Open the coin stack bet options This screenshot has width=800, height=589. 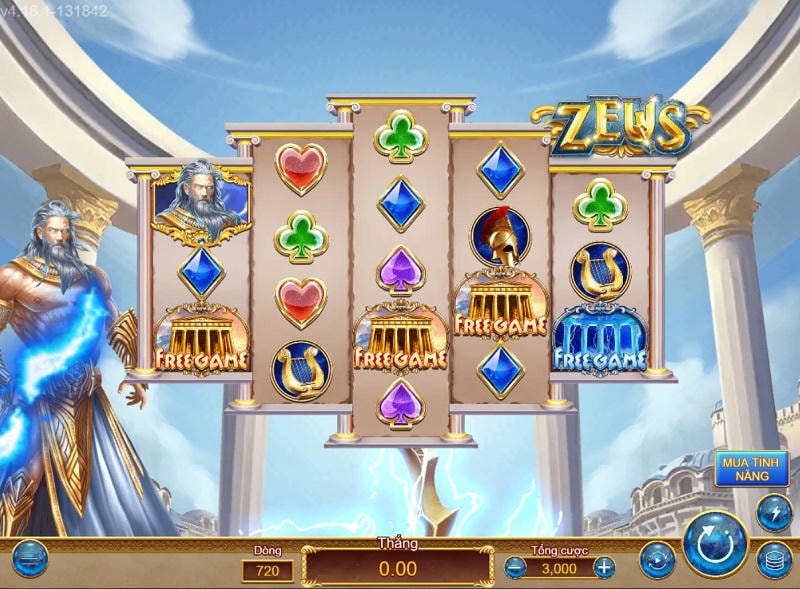click(774, 560)
